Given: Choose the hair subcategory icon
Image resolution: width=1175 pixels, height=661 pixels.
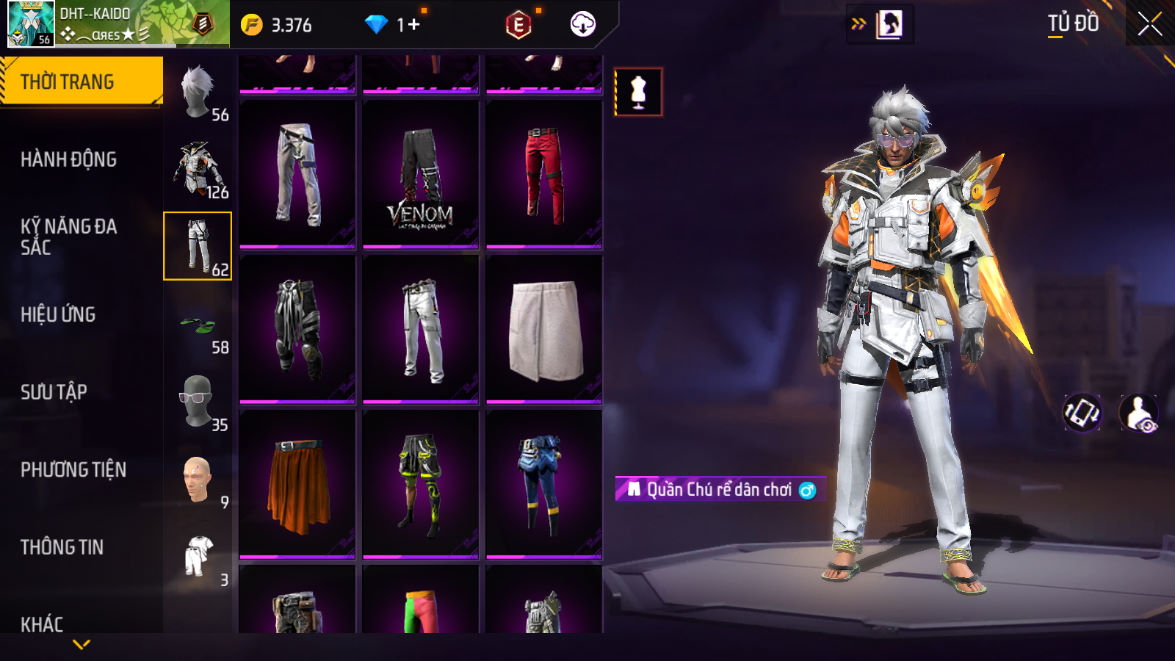Looking at the screenshot, I should click(198, 92).
